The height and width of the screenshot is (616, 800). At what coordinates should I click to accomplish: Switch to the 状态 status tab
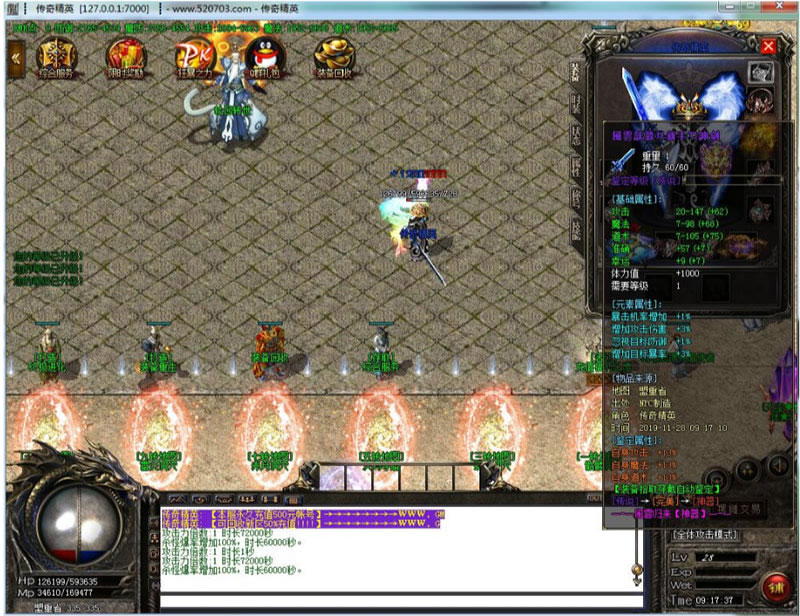pyautogui.click(x=575, y=134)
